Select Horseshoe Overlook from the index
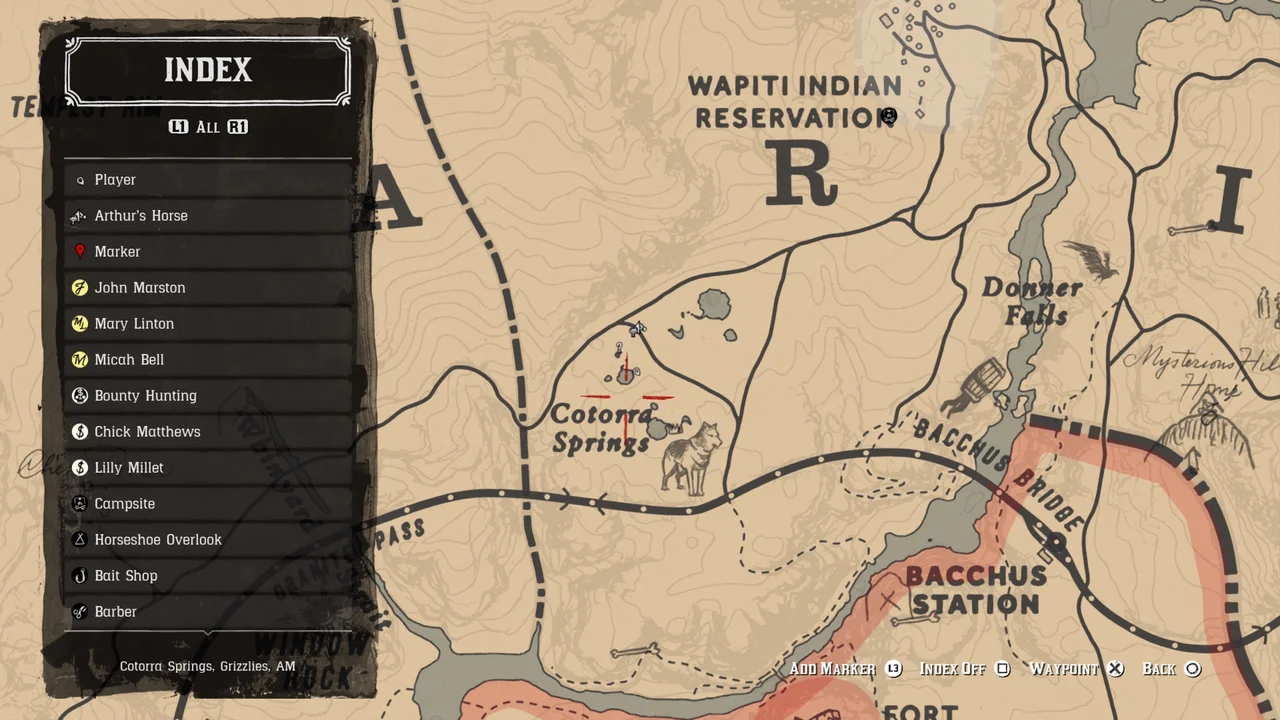The height and width of the screenshot is (720, 1280). 158,539
